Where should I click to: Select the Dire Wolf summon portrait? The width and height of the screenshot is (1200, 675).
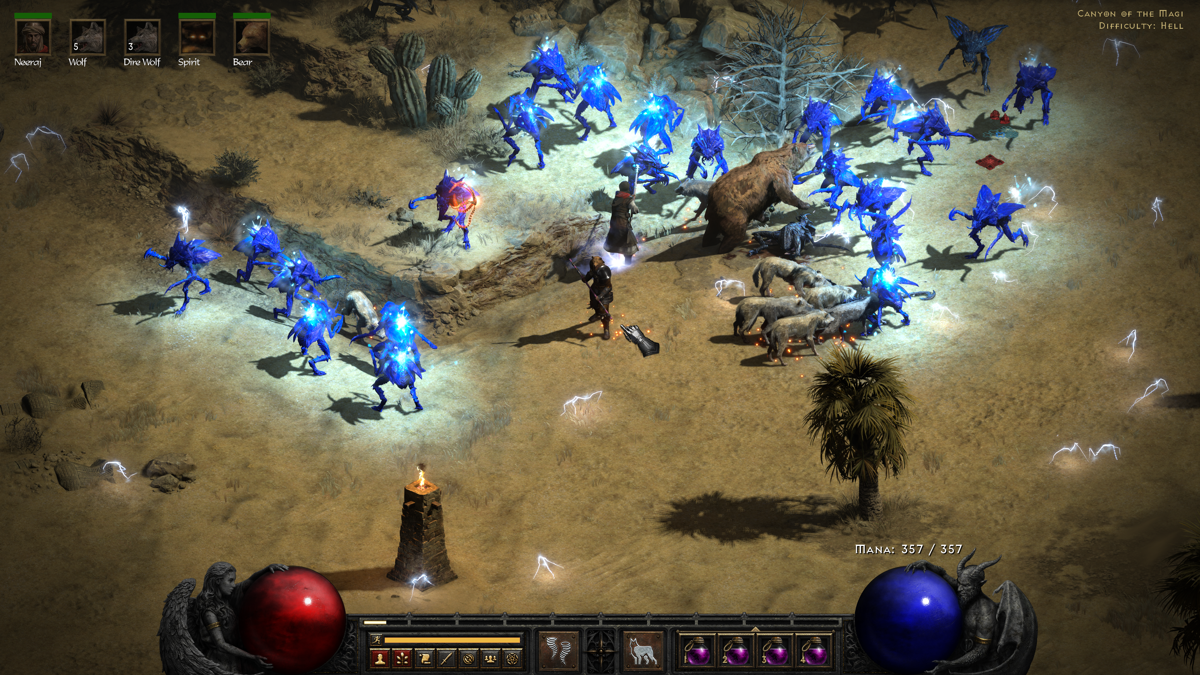coord(143,38)
